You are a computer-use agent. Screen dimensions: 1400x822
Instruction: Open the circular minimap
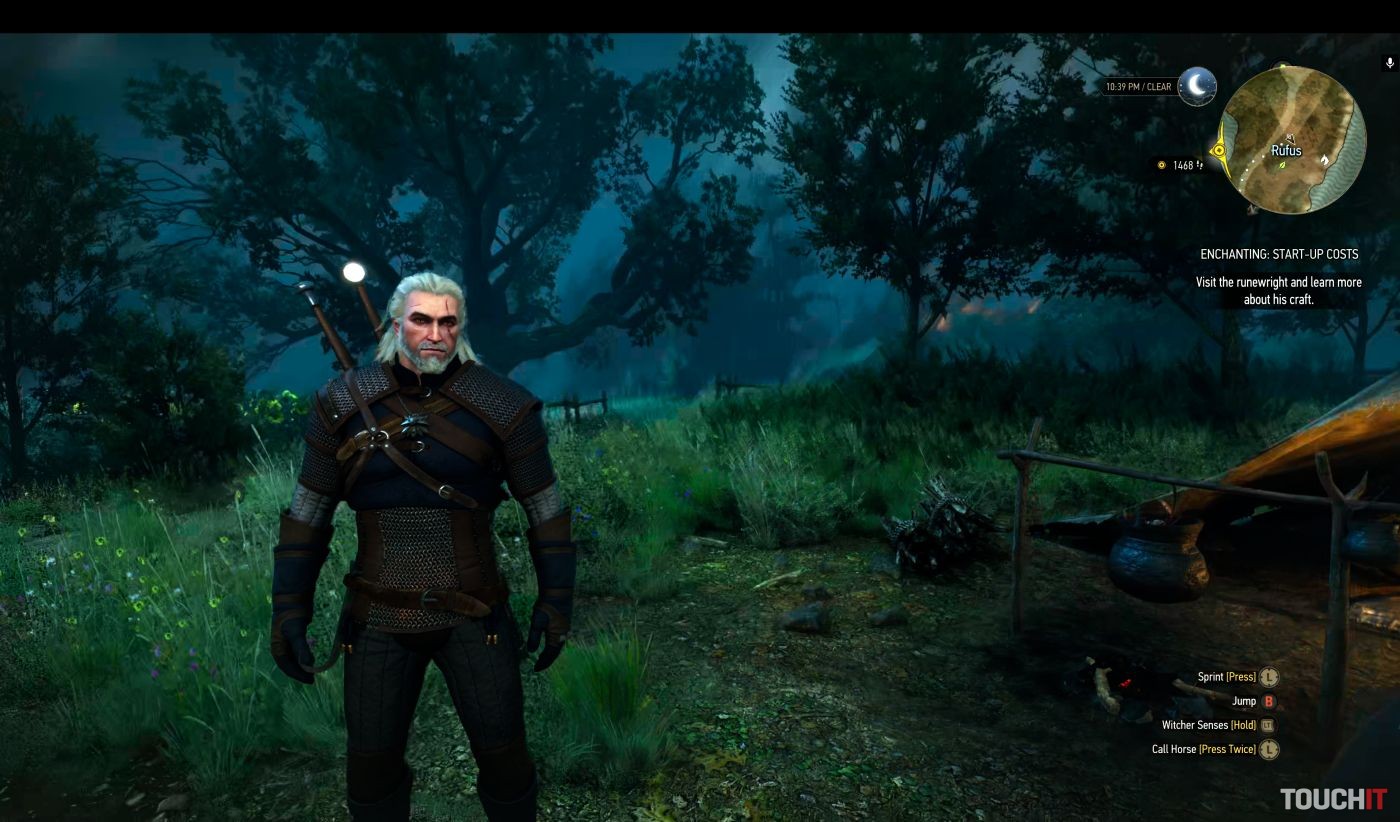tap(1292, 139)
